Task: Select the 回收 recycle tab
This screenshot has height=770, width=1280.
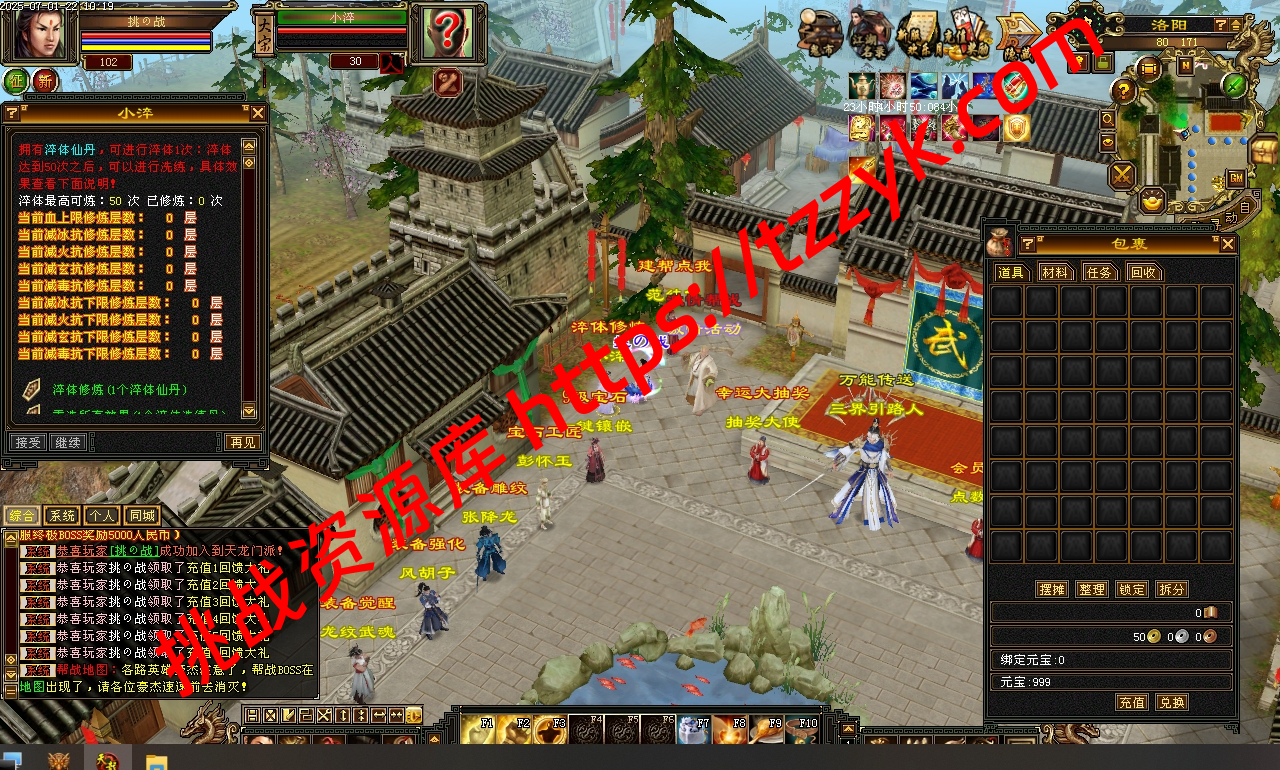Action: click(x=1144, y=272)
